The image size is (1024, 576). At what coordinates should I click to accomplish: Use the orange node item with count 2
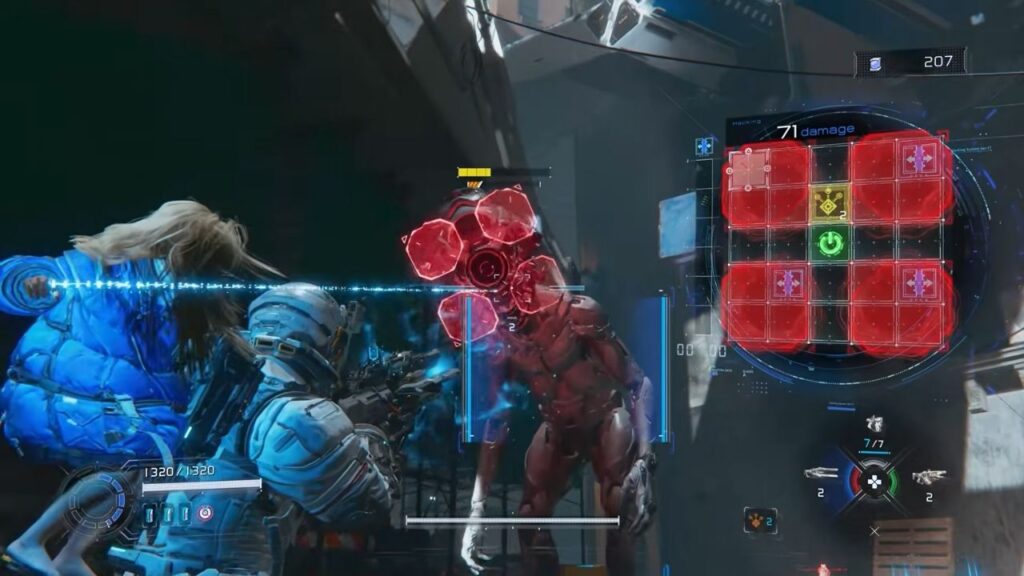pyautogui.click(x=759, y=520)
